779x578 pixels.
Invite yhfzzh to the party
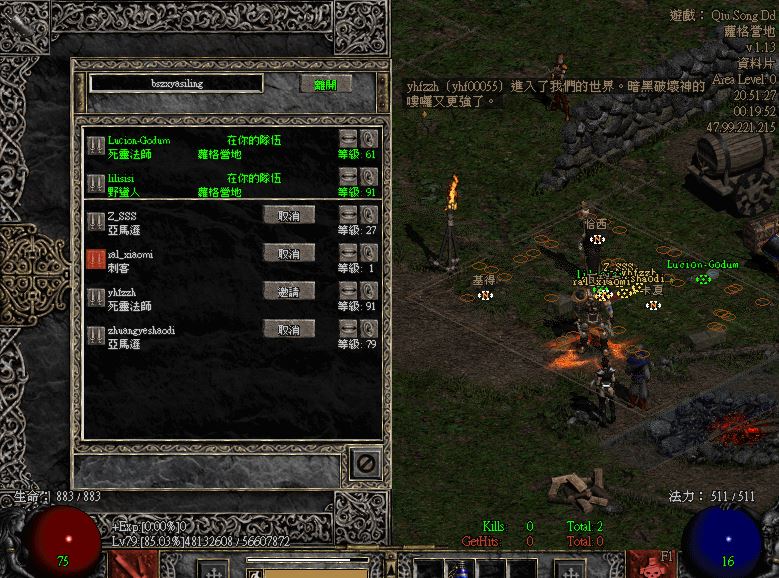(x=289, y=291)
